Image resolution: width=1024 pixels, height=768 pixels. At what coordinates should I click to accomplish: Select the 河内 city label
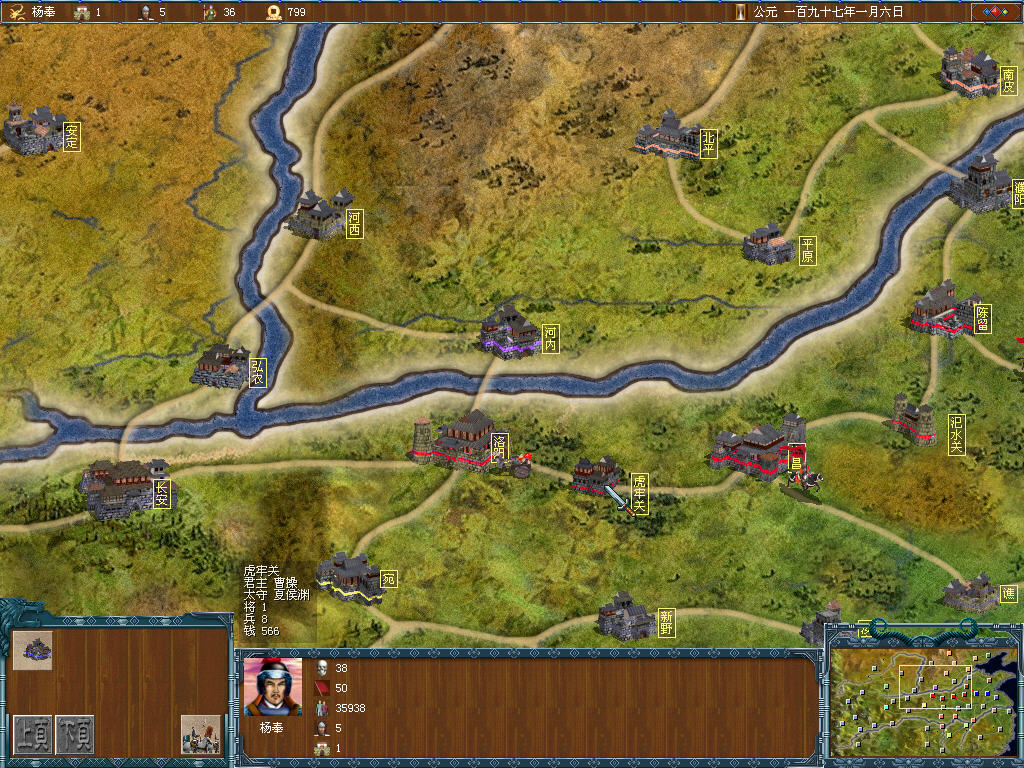(x=550, y=338)
